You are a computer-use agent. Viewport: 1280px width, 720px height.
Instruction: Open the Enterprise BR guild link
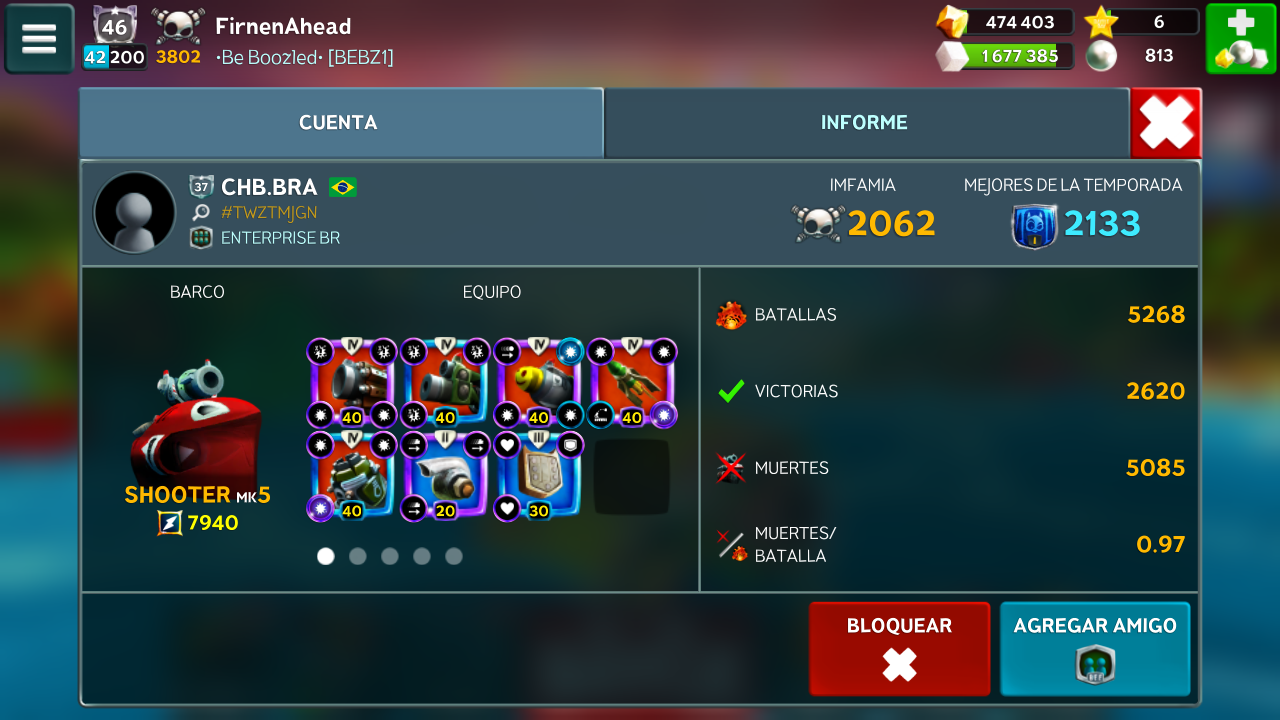pos(280,238)
